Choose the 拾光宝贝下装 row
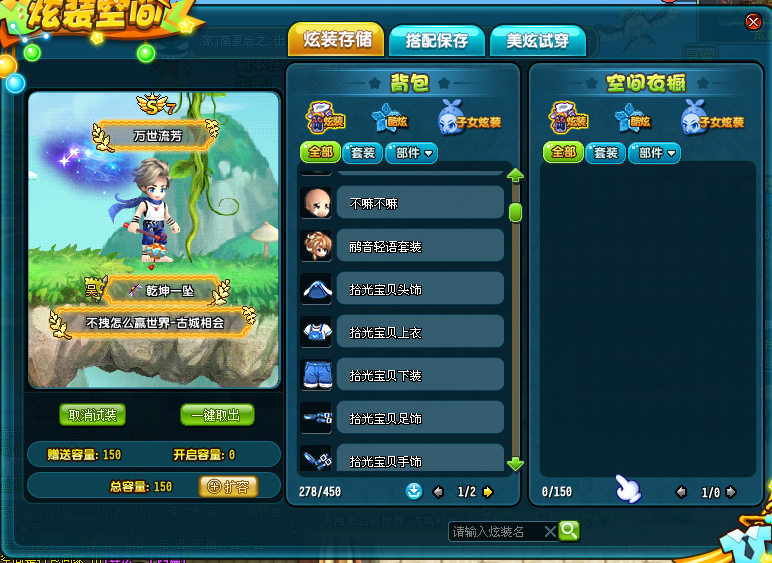This screenshot has width=772, height=563. coord(419,375)
